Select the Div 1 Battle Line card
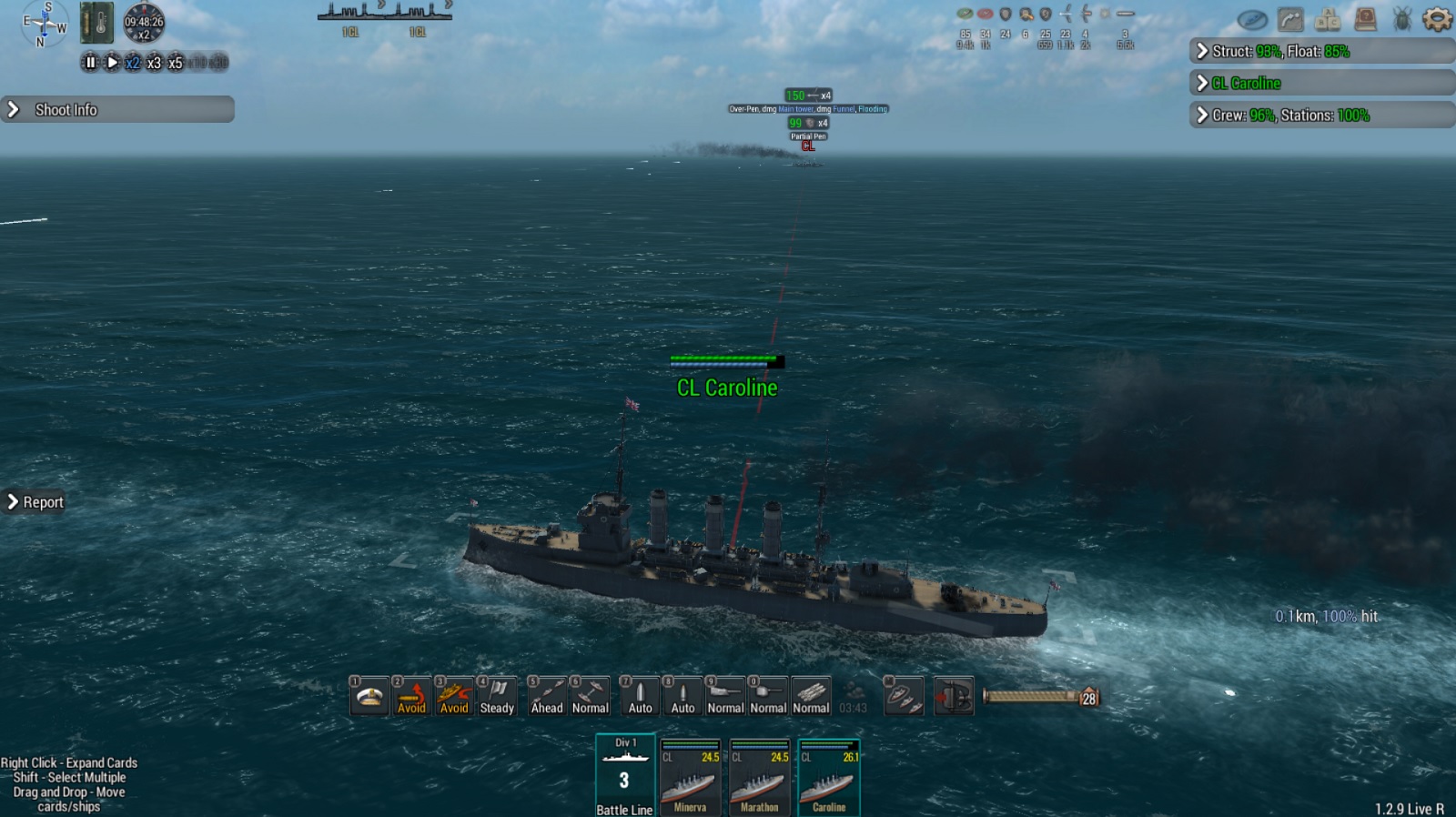This screenshot has height=817, width=1456. pyautogui.click(x=624, y=775)
